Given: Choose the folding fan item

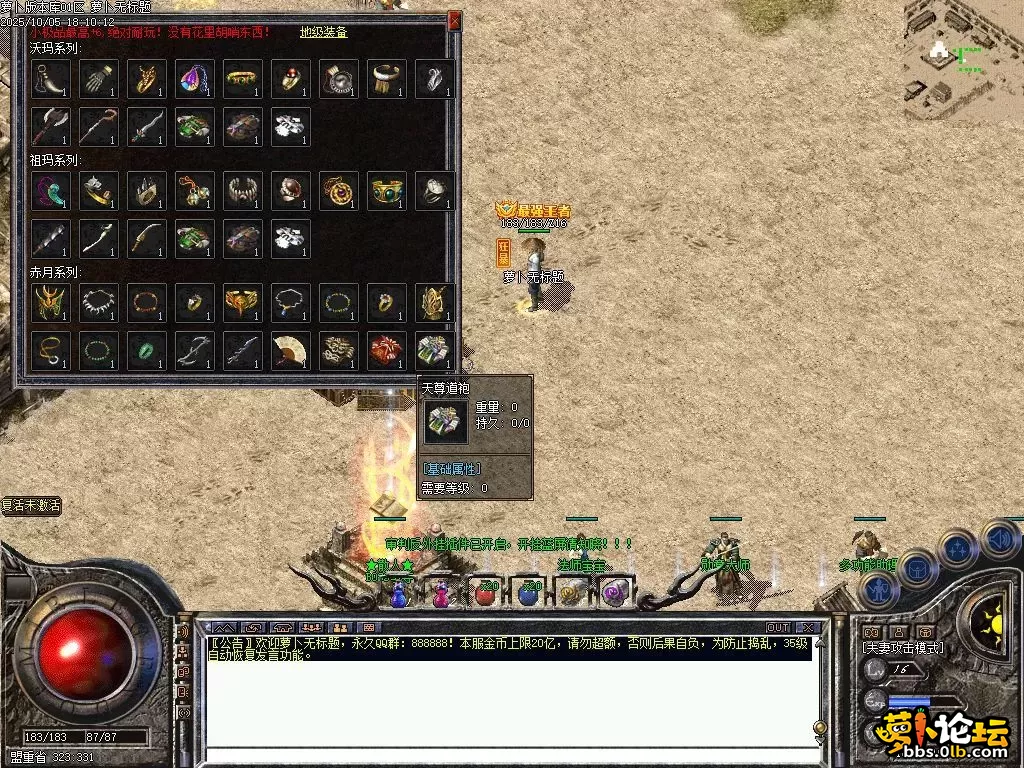Looking at the screenshot, I should tap(291, 350).
